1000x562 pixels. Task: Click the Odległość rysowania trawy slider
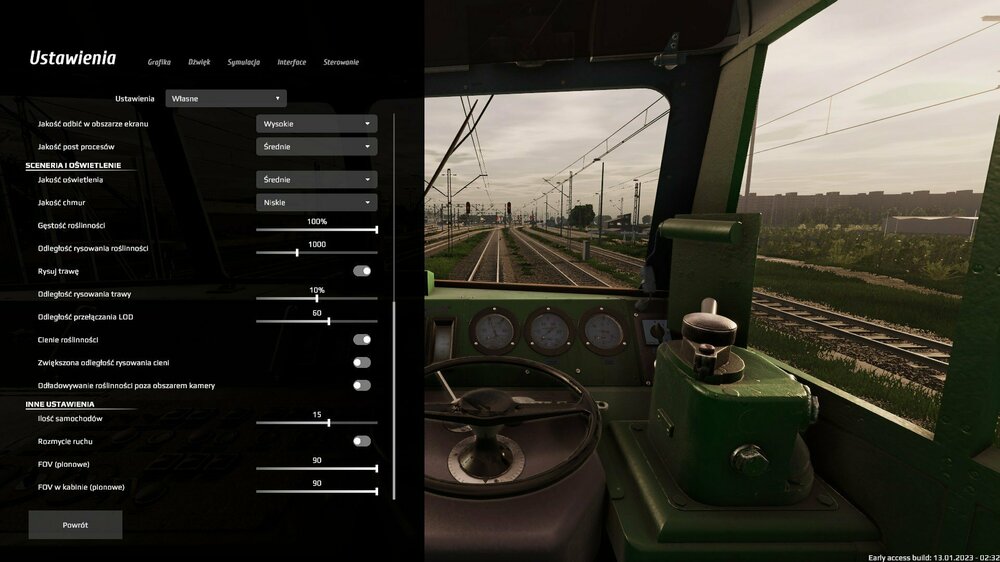[316, 298]
